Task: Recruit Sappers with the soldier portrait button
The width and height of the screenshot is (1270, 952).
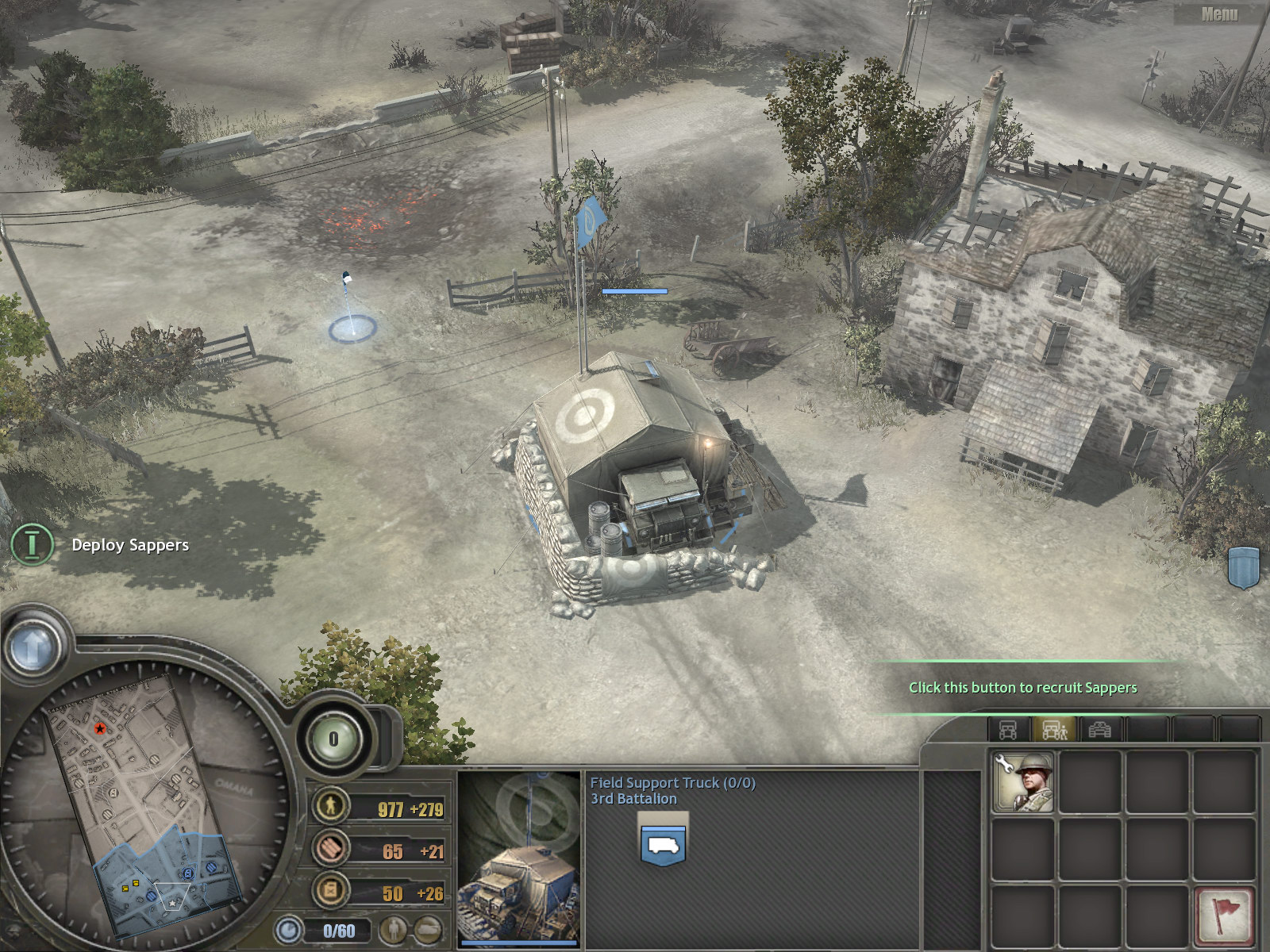Action: 1023,782
